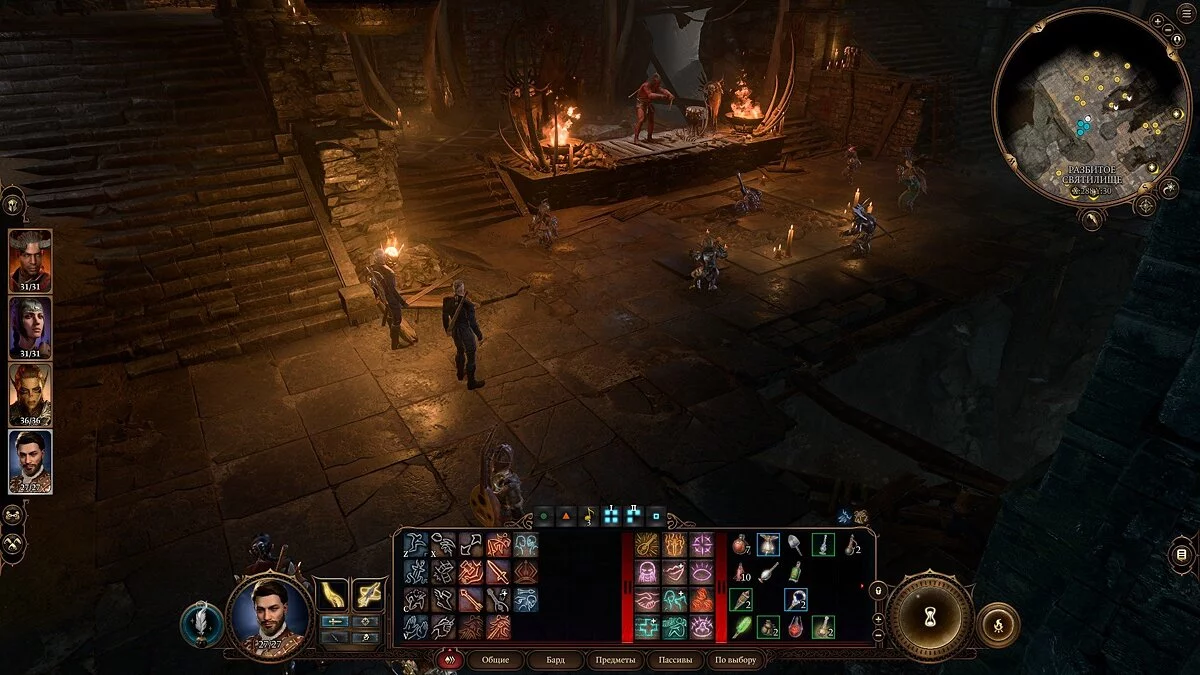Open the campfire rest button
This screenshot has width=1200, height=675.
point(996,625)
